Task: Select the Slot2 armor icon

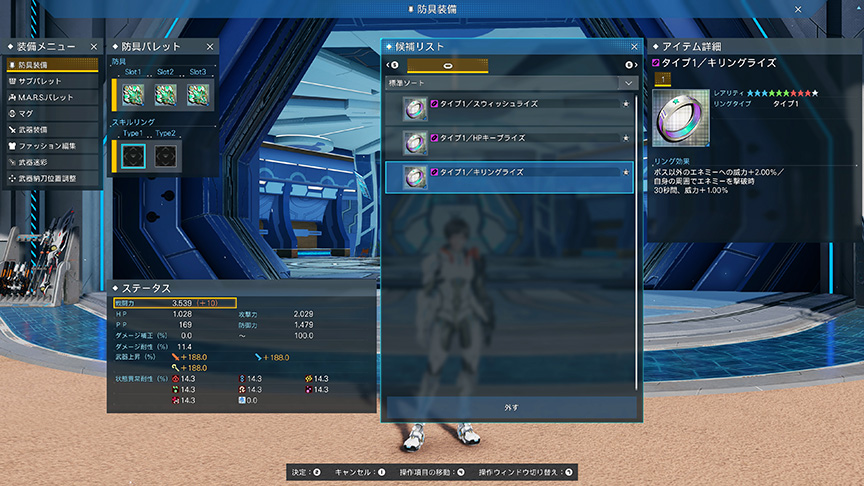Action: click(165, 94)
